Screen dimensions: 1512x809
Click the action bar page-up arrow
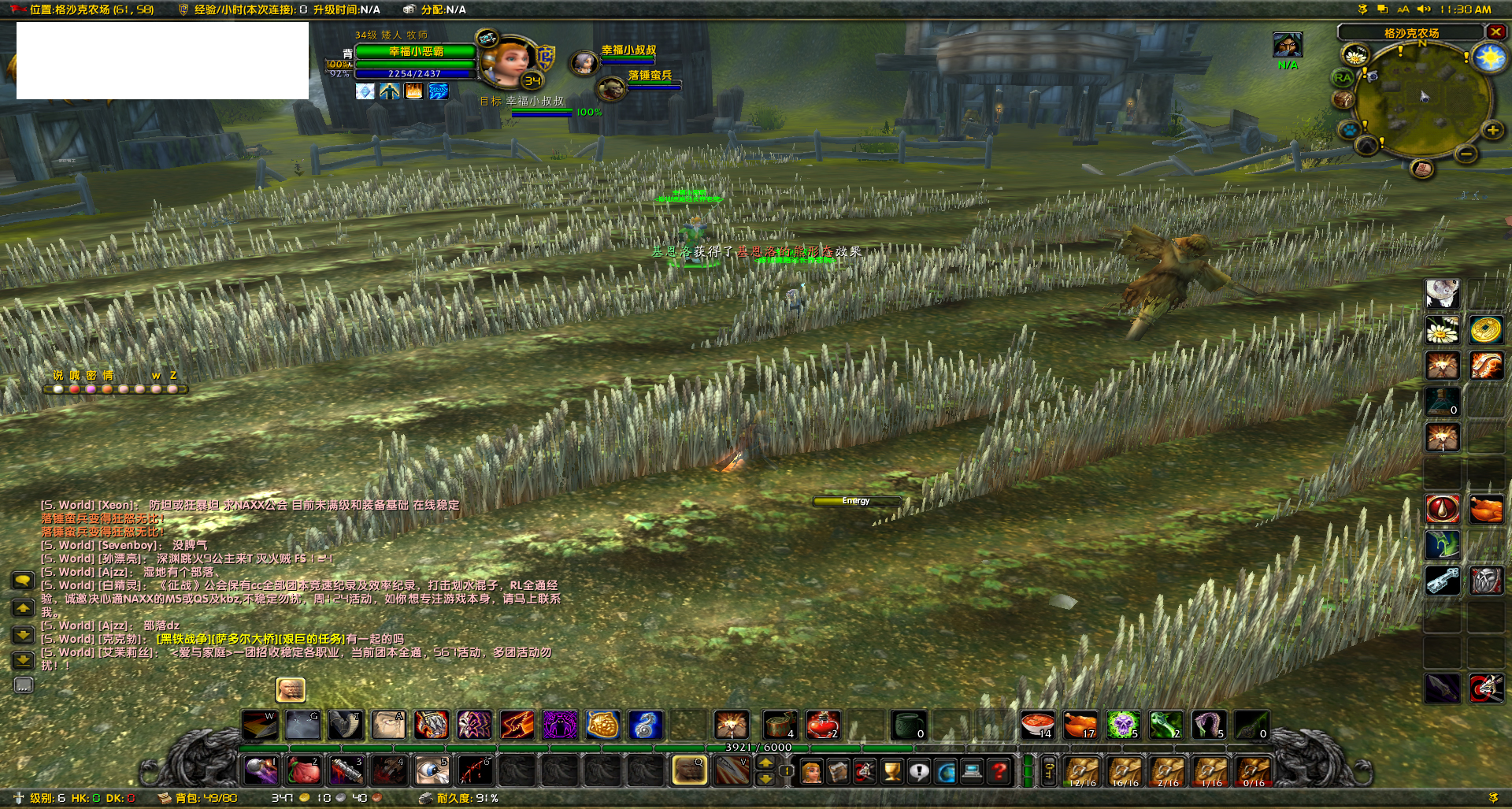click(x=764, y=763)
